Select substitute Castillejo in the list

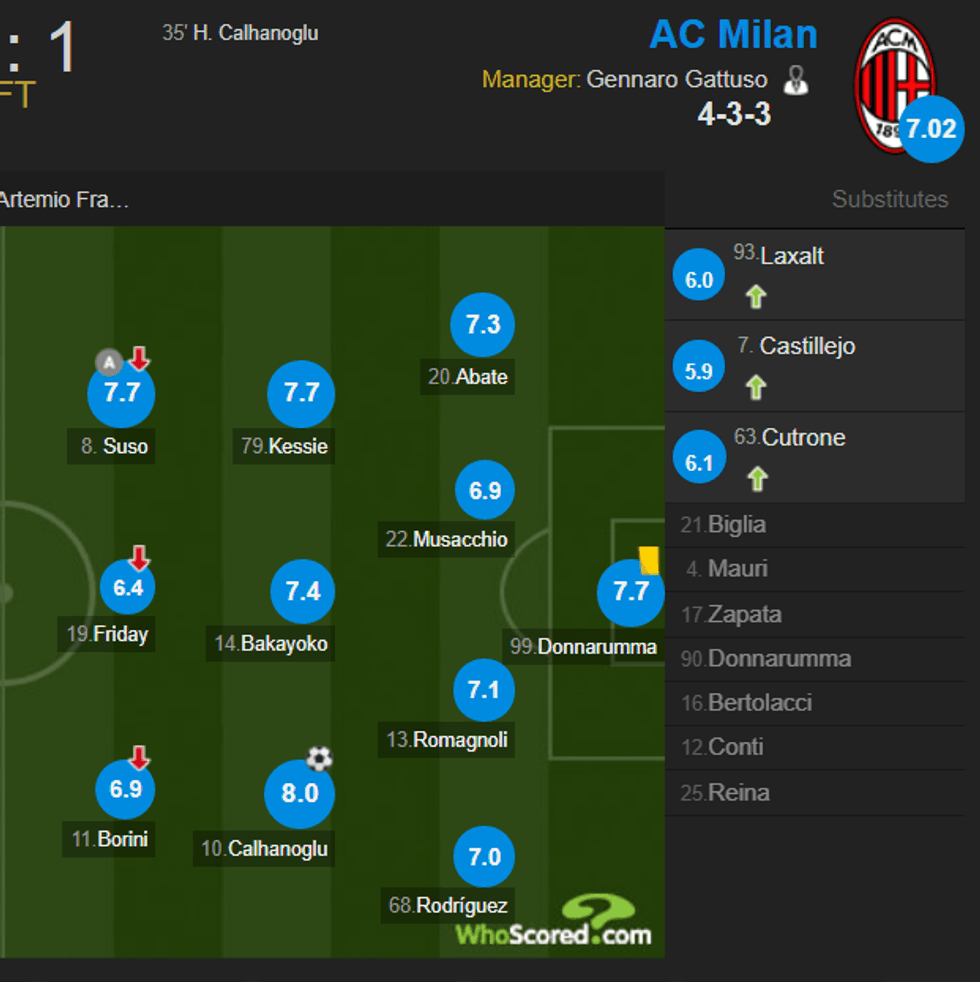point(807,347)
